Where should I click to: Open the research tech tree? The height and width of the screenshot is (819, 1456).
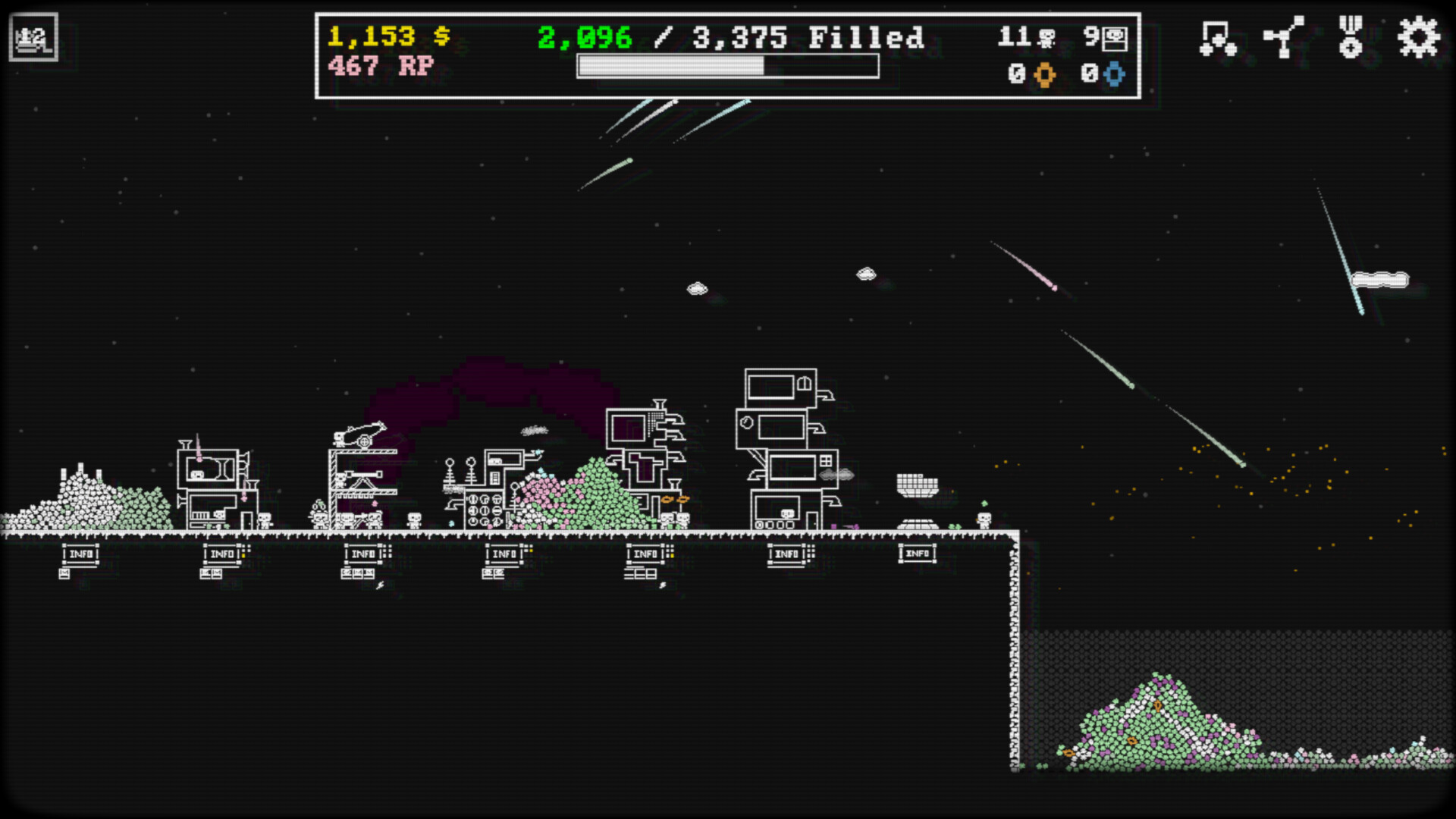[x=1284, y=36]
